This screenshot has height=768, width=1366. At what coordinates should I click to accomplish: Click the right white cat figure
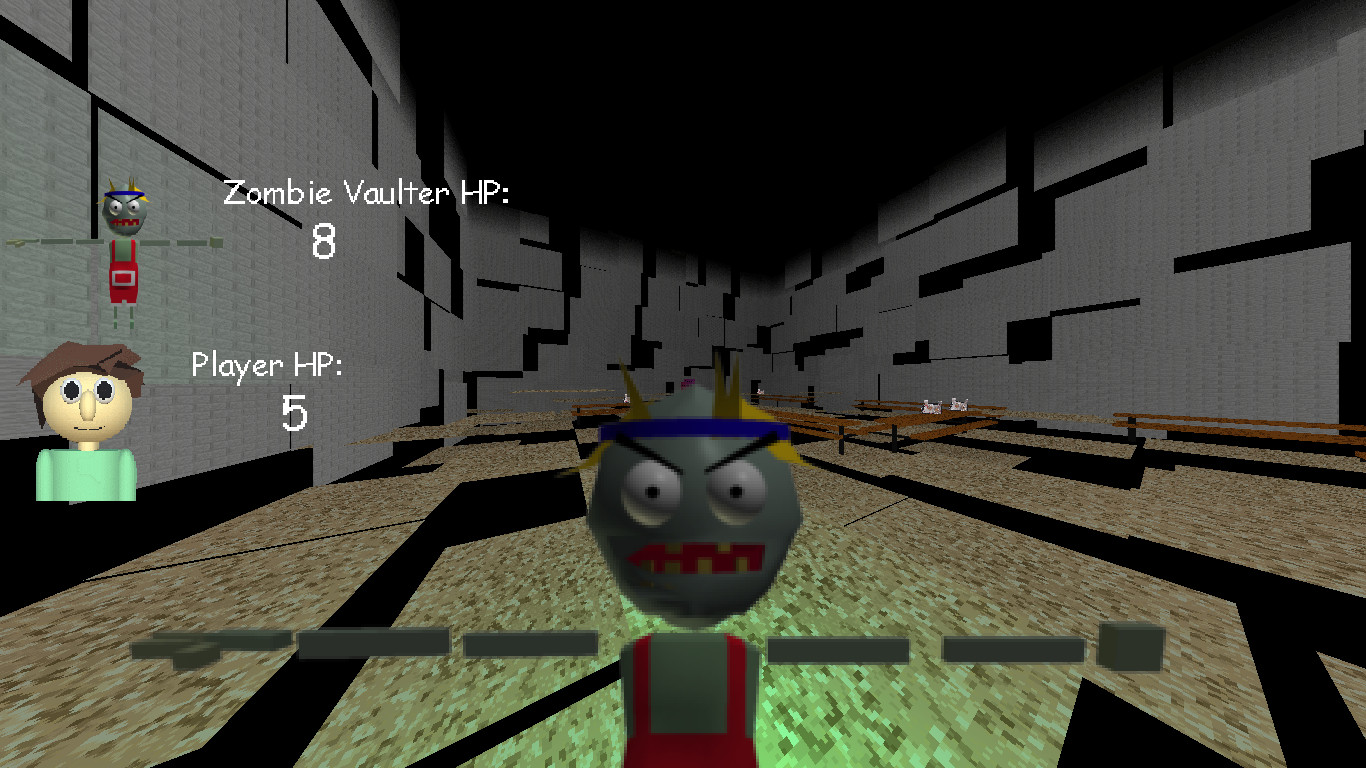pos(958,404)
